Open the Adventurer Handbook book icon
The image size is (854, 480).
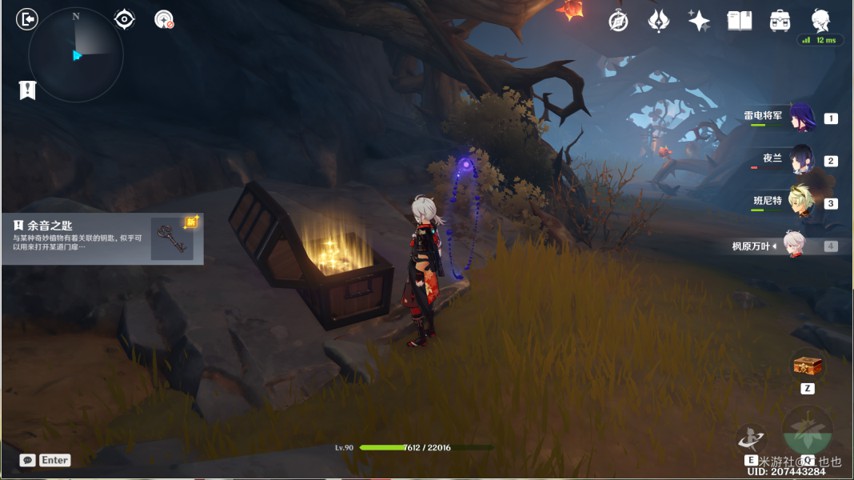coord(739,21)
